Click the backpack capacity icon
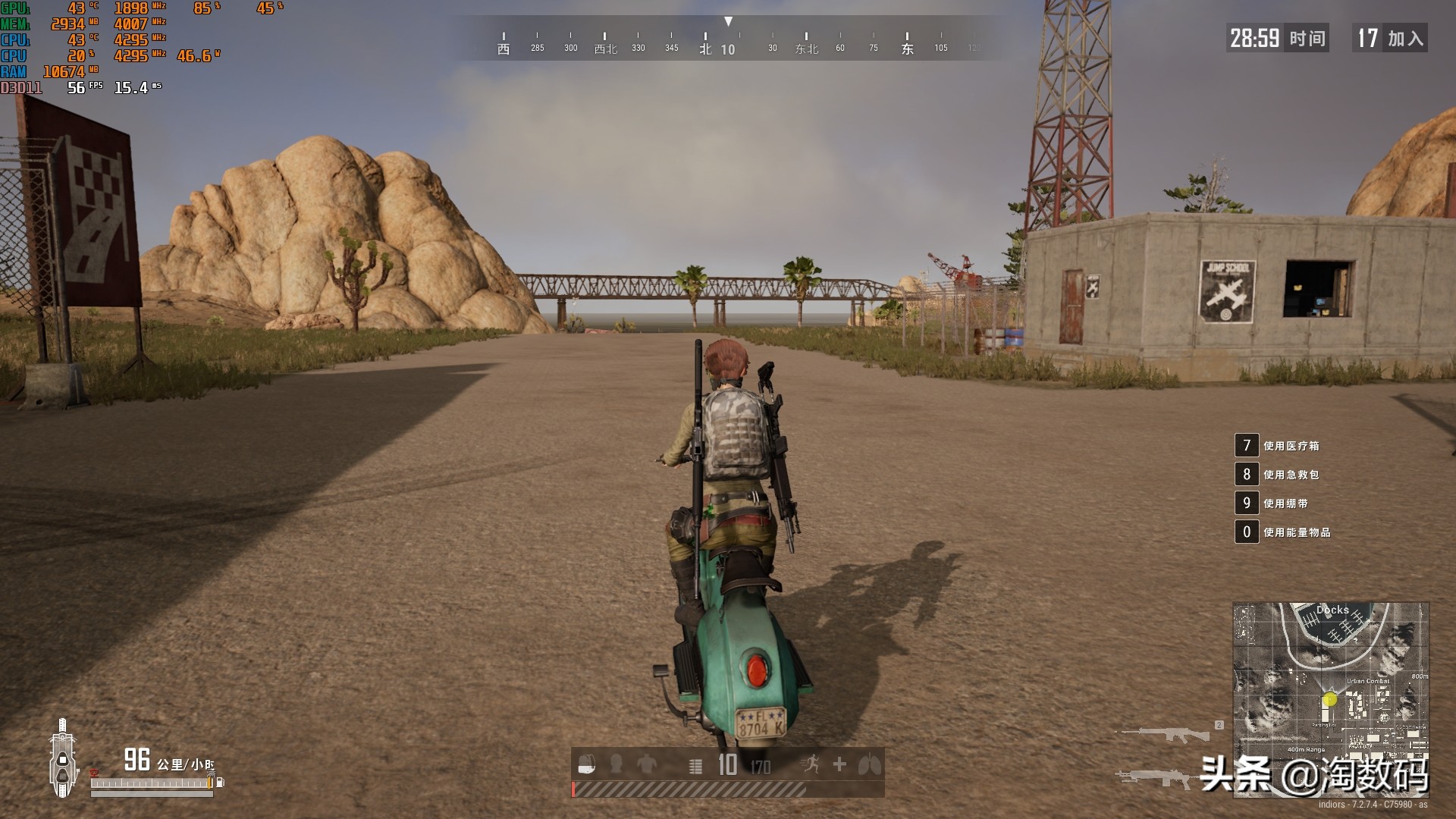This screenshot has width=1456, height=819. (586, 765)
